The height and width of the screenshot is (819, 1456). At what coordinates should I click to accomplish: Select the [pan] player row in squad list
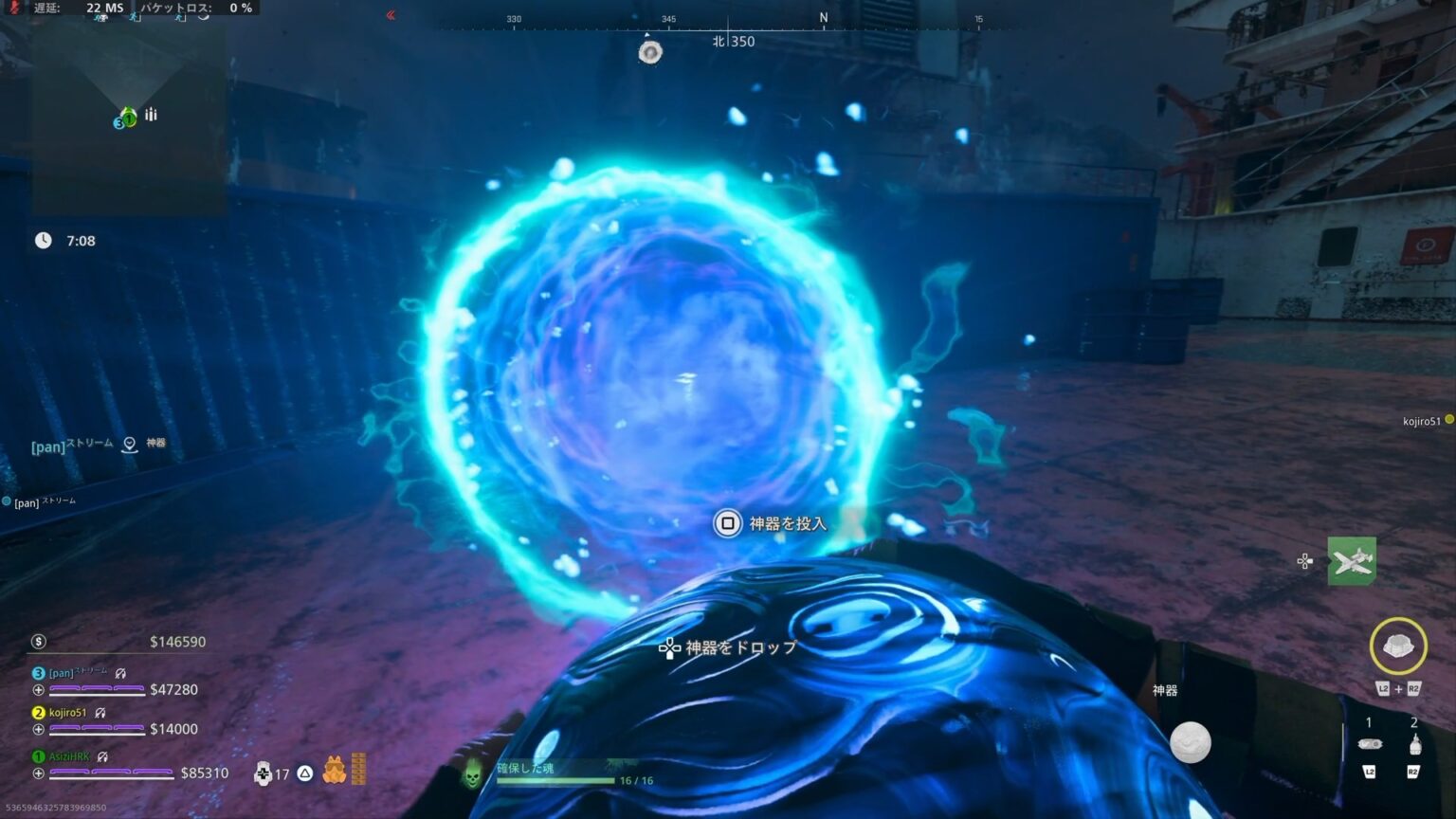pos(63,673)
